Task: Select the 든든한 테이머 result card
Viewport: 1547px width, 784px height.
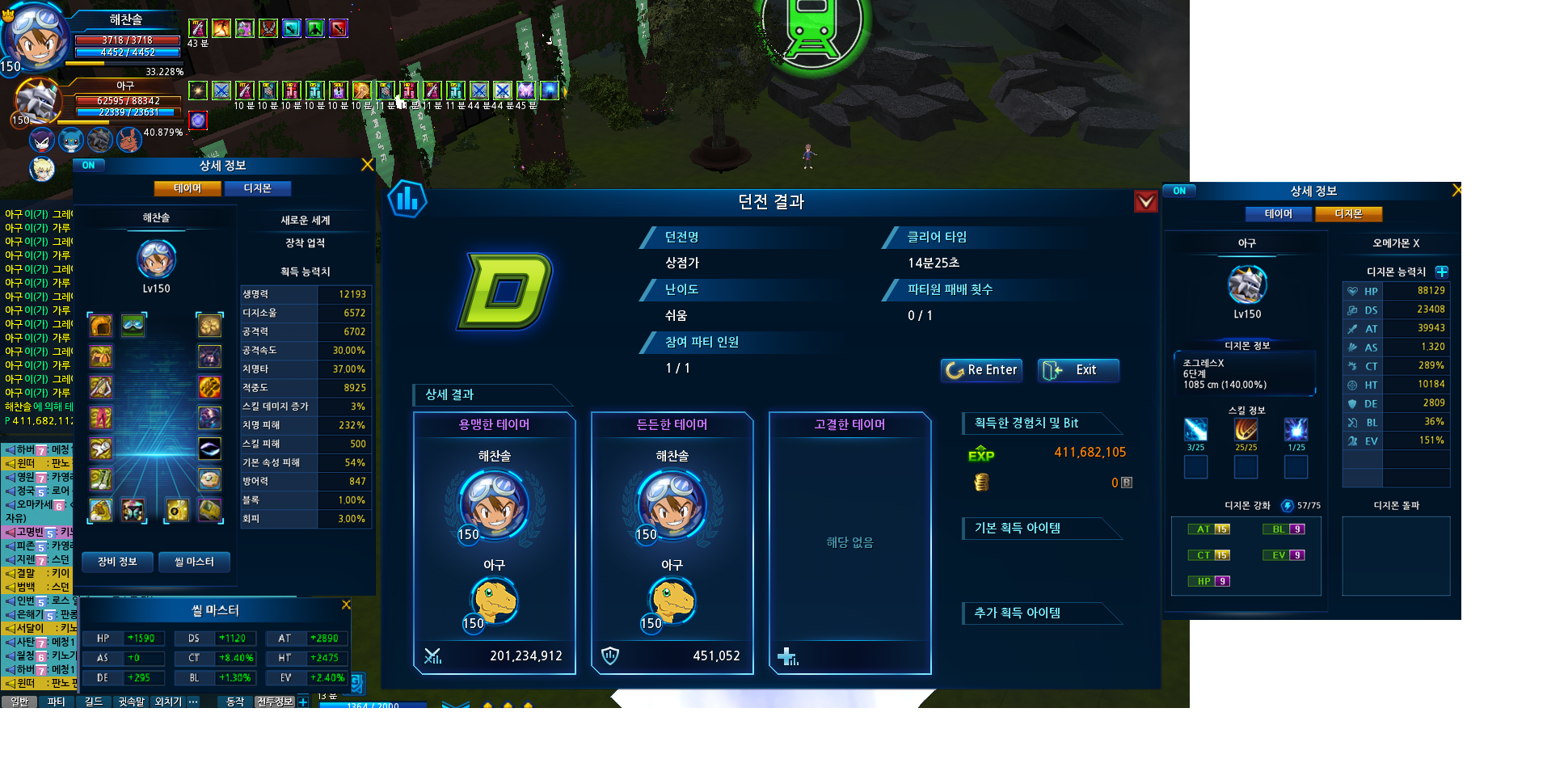Action: click(x=672, y=542)
